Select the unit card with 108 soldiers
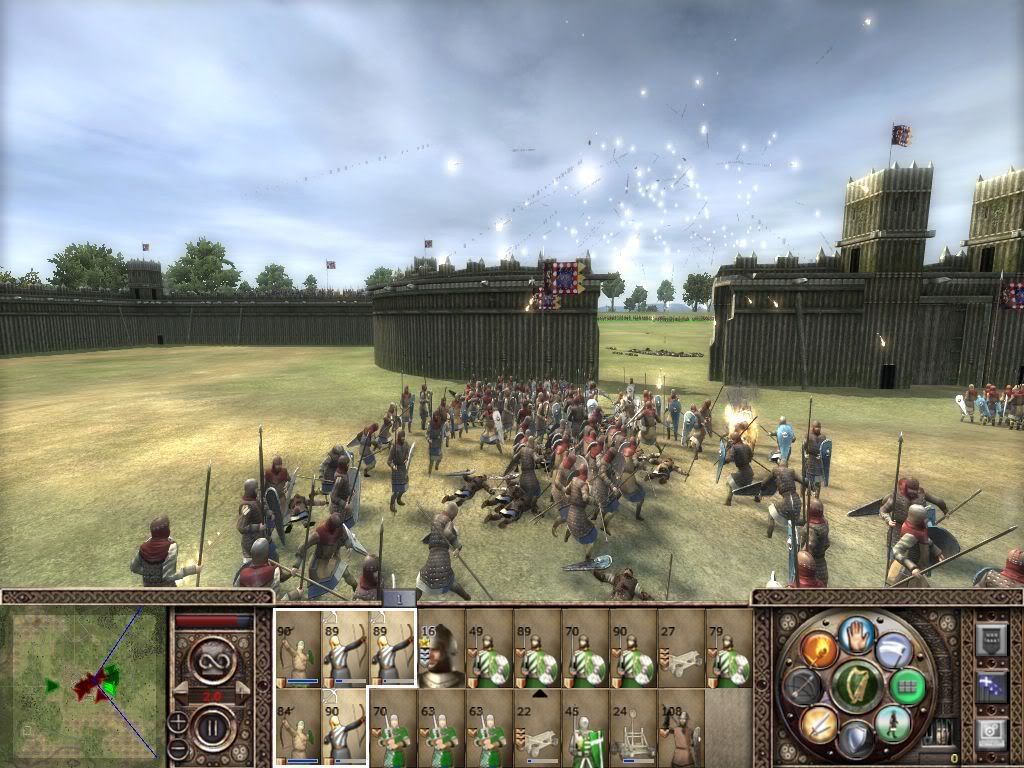Viewport: 1024px width, 768px height. [x=681, y=727]
